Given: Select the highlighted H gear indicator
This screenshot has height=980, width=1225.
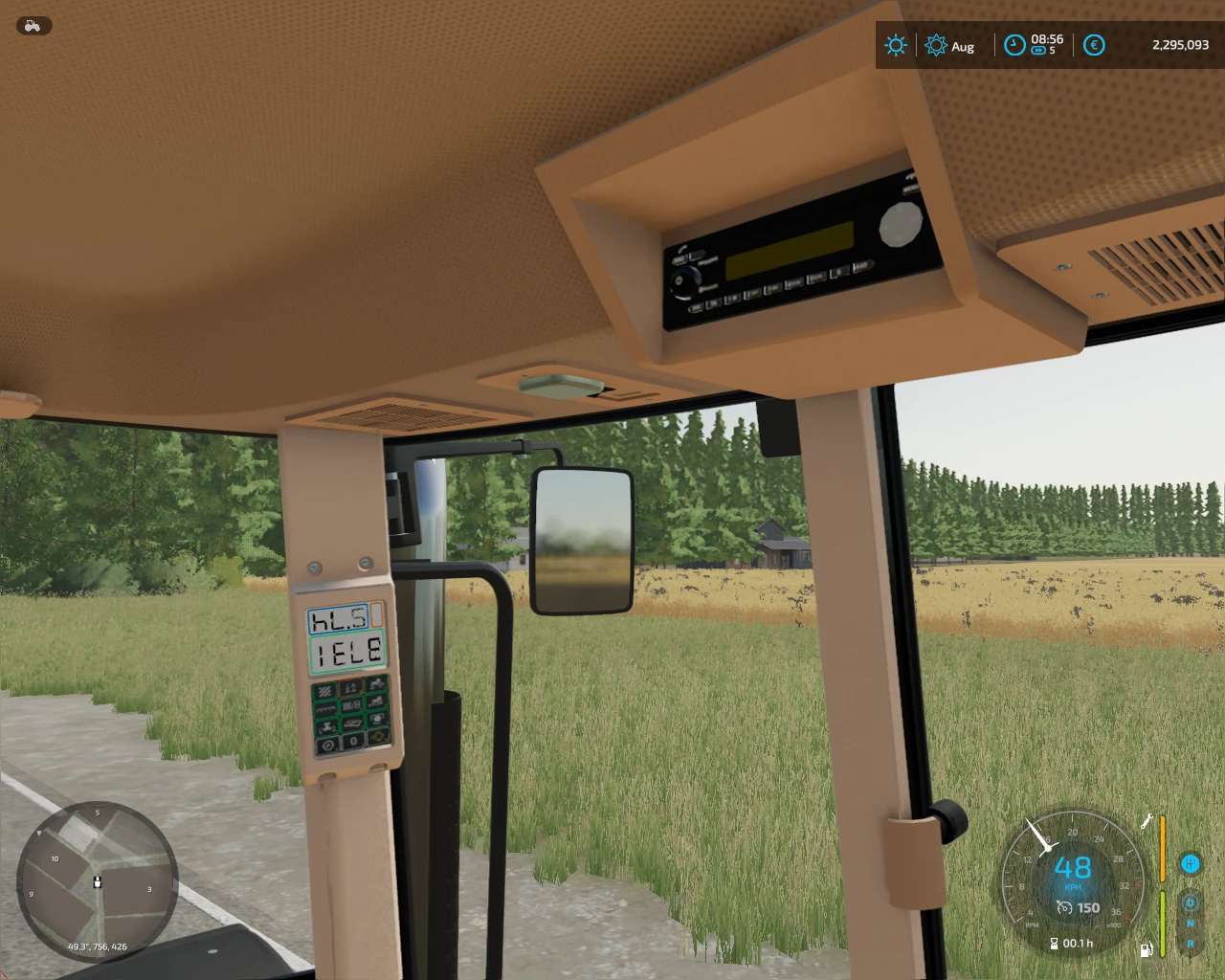Looking at the screenshot, I should click(1190, 864).
